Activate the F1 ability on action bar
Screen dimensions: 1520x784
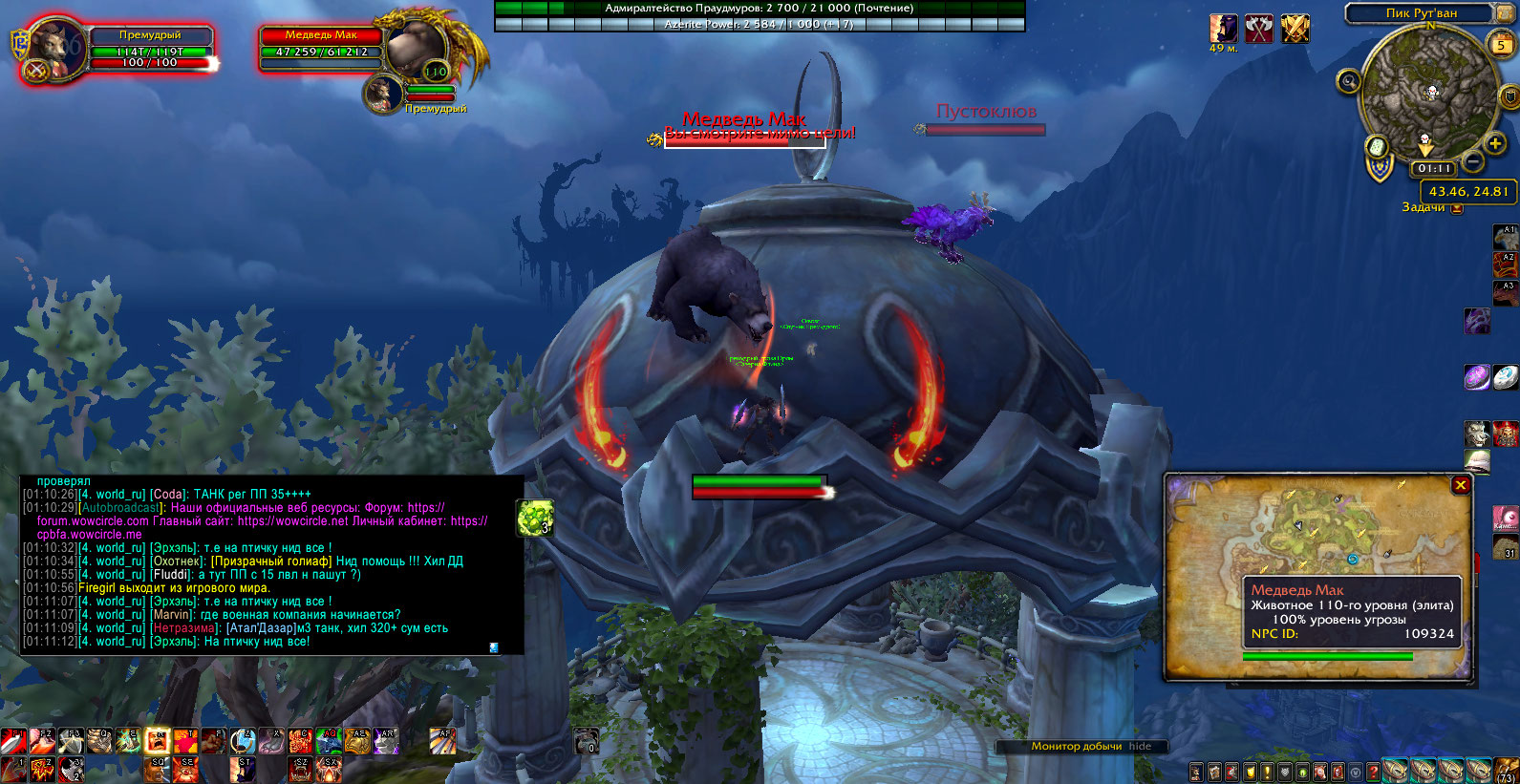coord(12,741)
